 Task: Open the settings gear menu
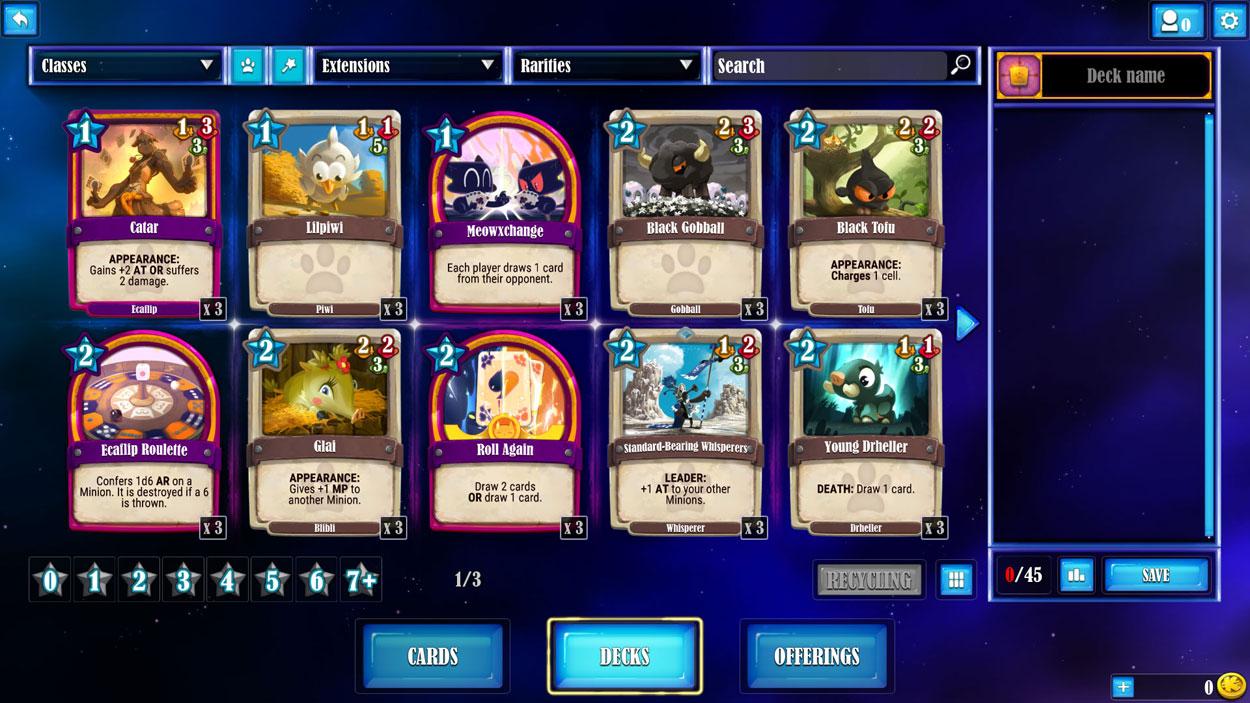coord(1229,20)
